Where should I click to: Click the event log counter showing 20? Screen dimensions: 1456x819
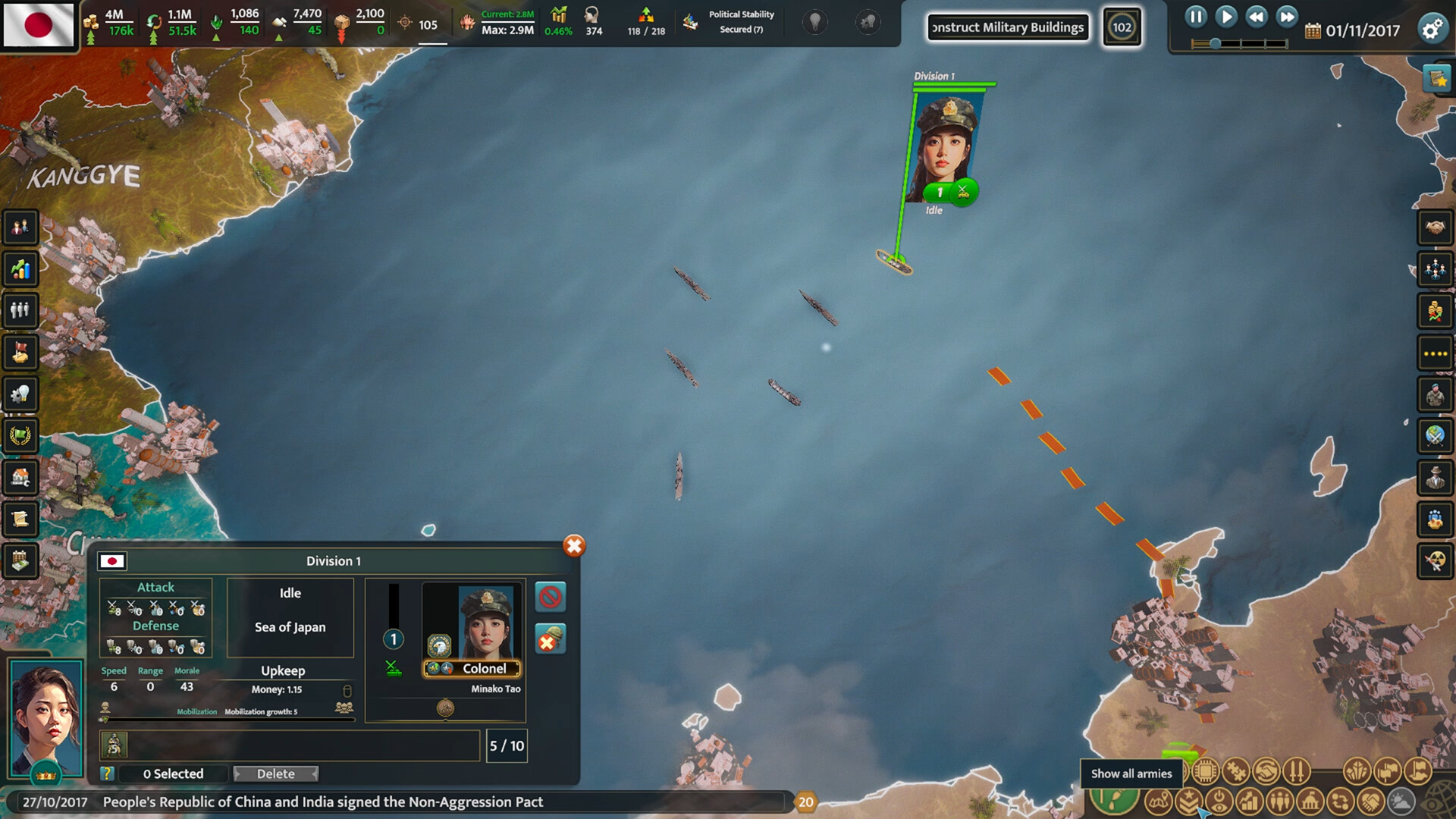click(x=806, y=802)
